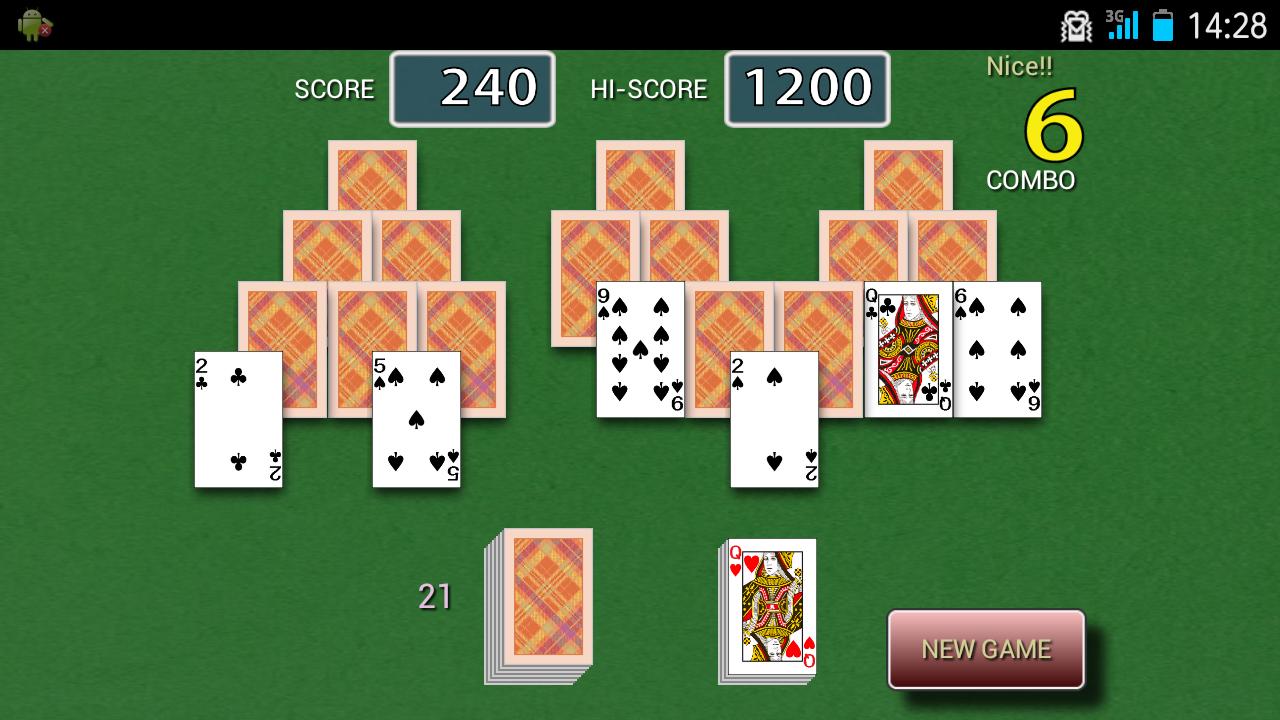Select the 5 of spades card

416,420
